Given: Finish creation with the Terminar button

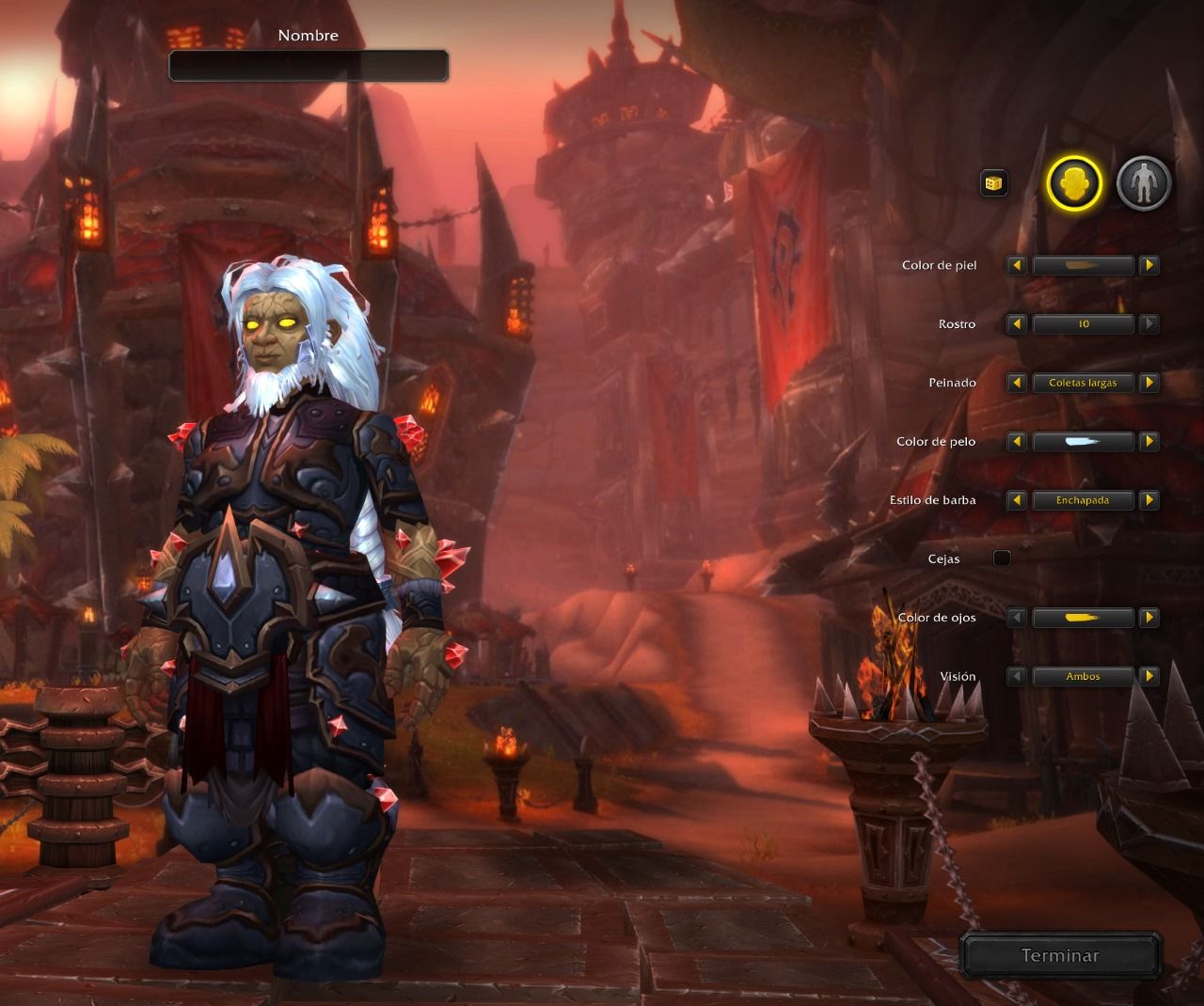Looking at the screenshot, I should 1060,955.
